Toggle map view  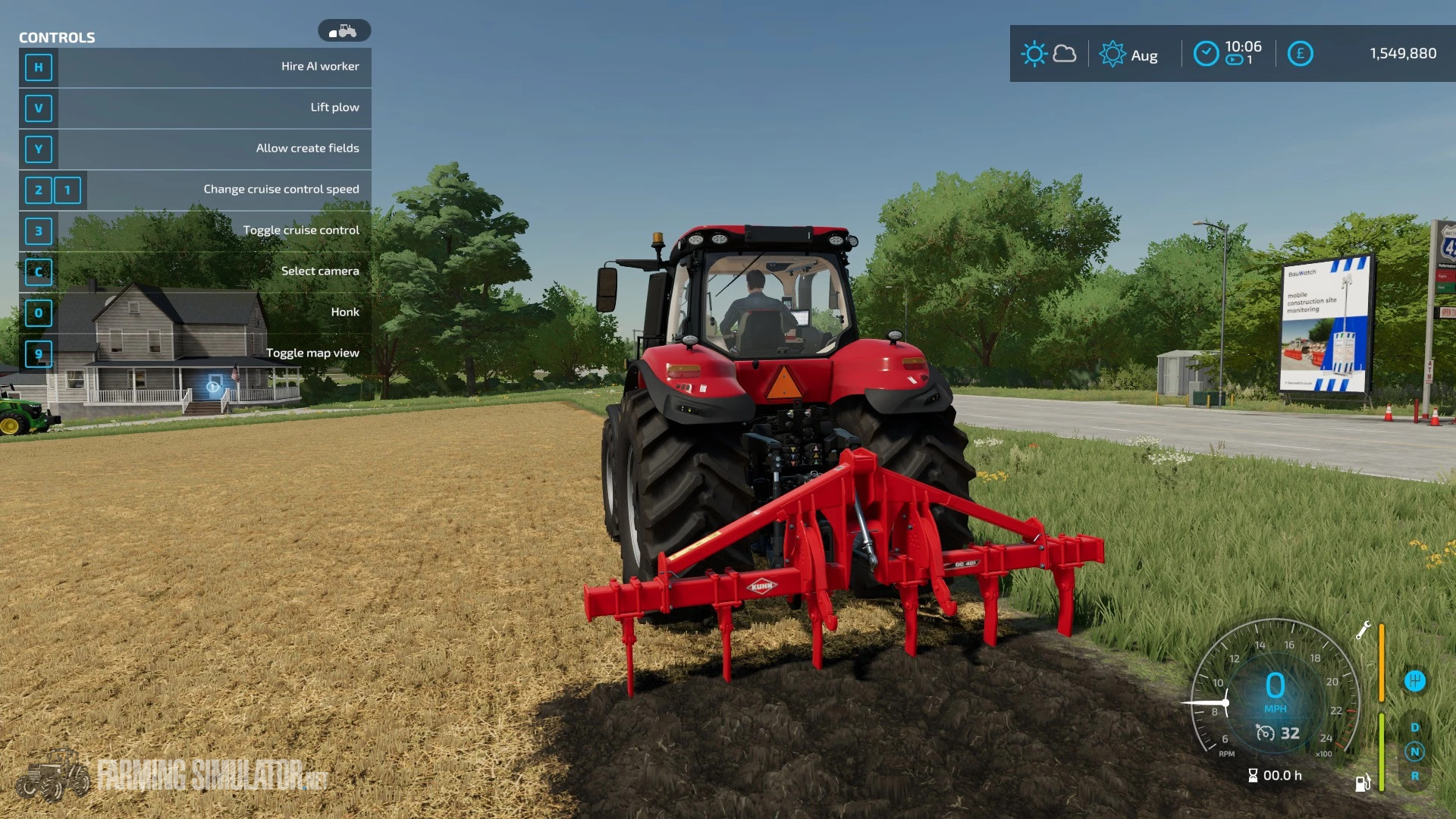tap(312, 352)
